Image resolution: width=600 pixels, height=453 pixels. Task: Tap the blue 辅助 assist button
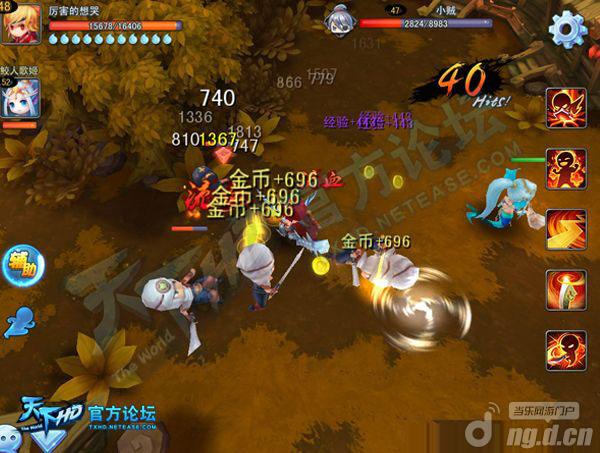point(22,264)
